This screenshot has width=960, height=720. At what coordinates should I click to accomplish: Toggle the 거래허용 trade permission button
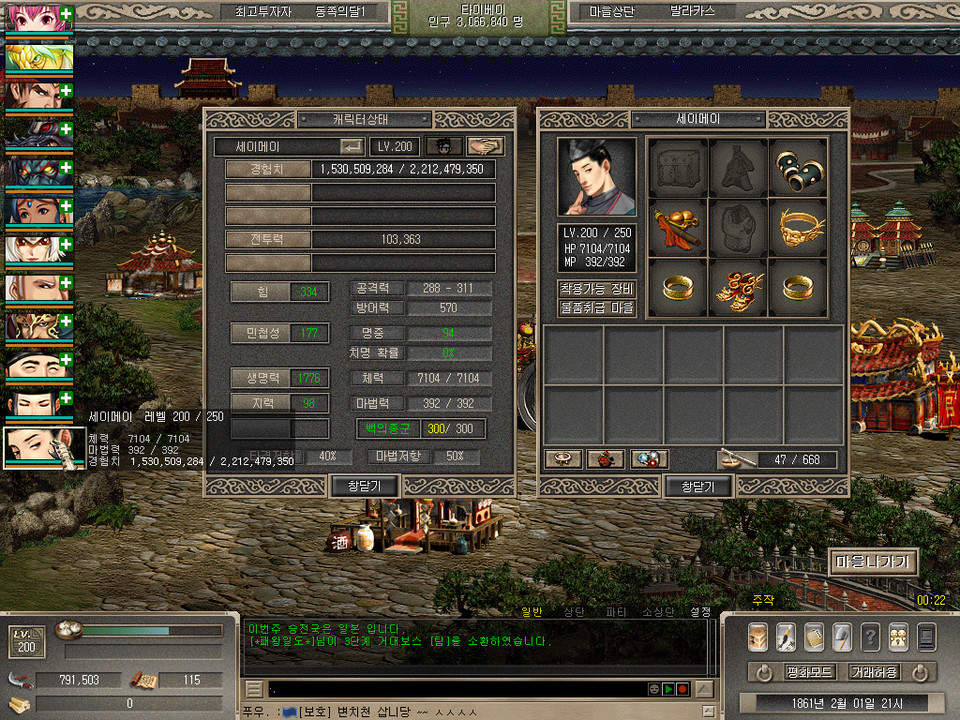pyautogui.click(x=873, y=672)
